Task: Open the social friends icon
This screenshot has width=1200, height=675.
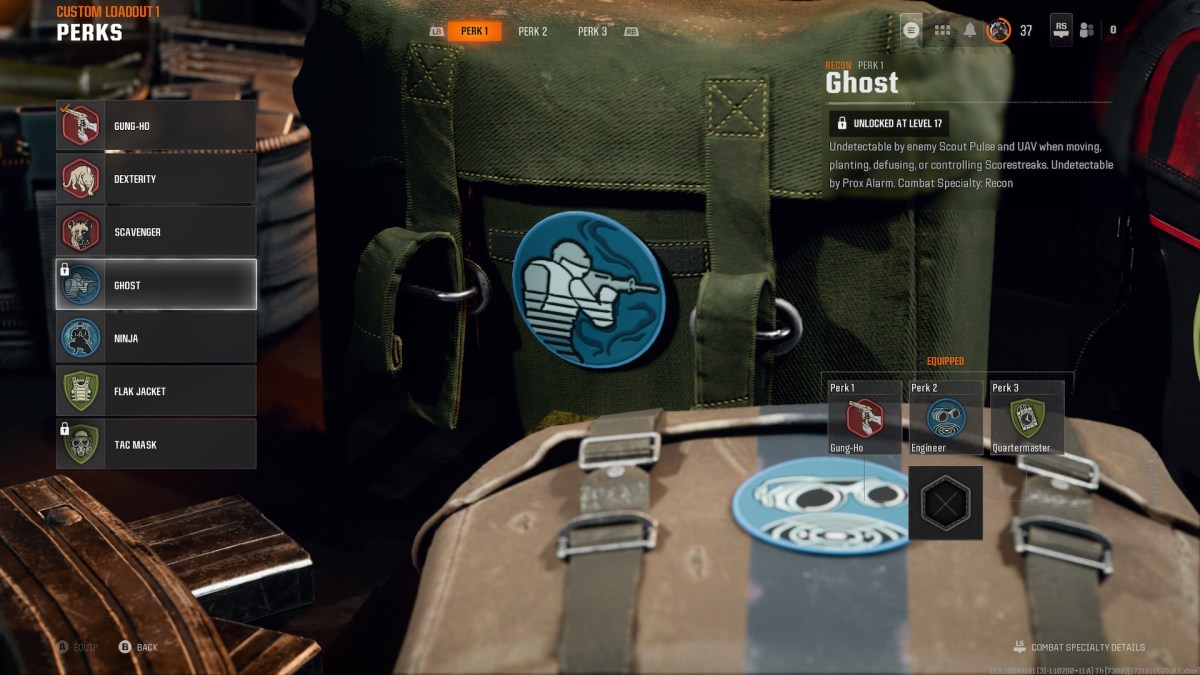Action: pyautogui.click(x=1087, y=30)
